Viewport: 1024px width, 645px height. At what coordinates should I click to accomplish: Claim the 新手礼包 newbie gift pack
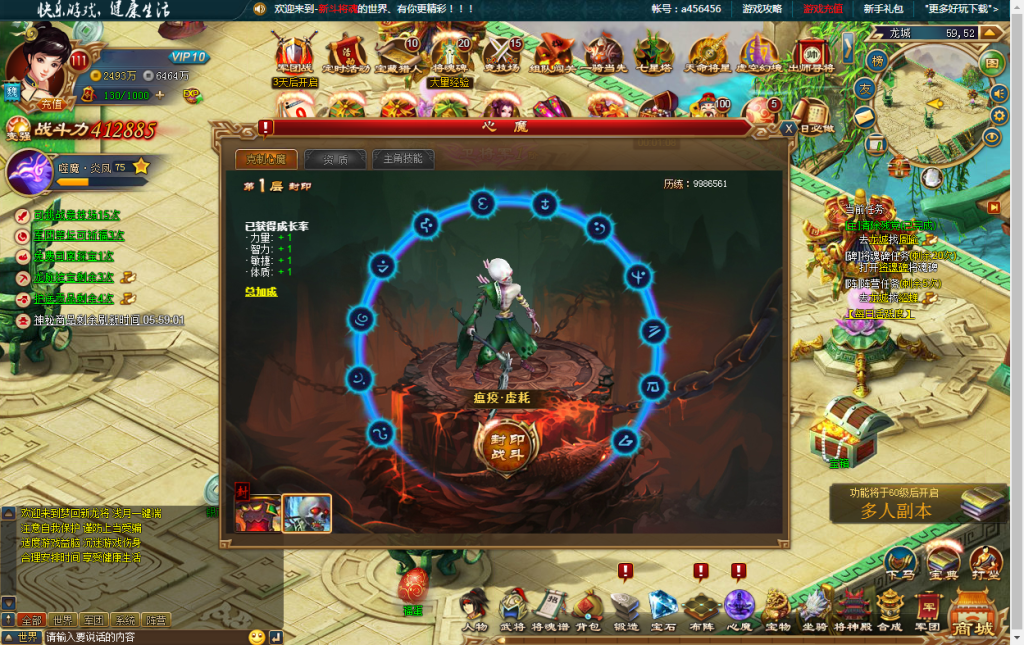coord(883,8)
